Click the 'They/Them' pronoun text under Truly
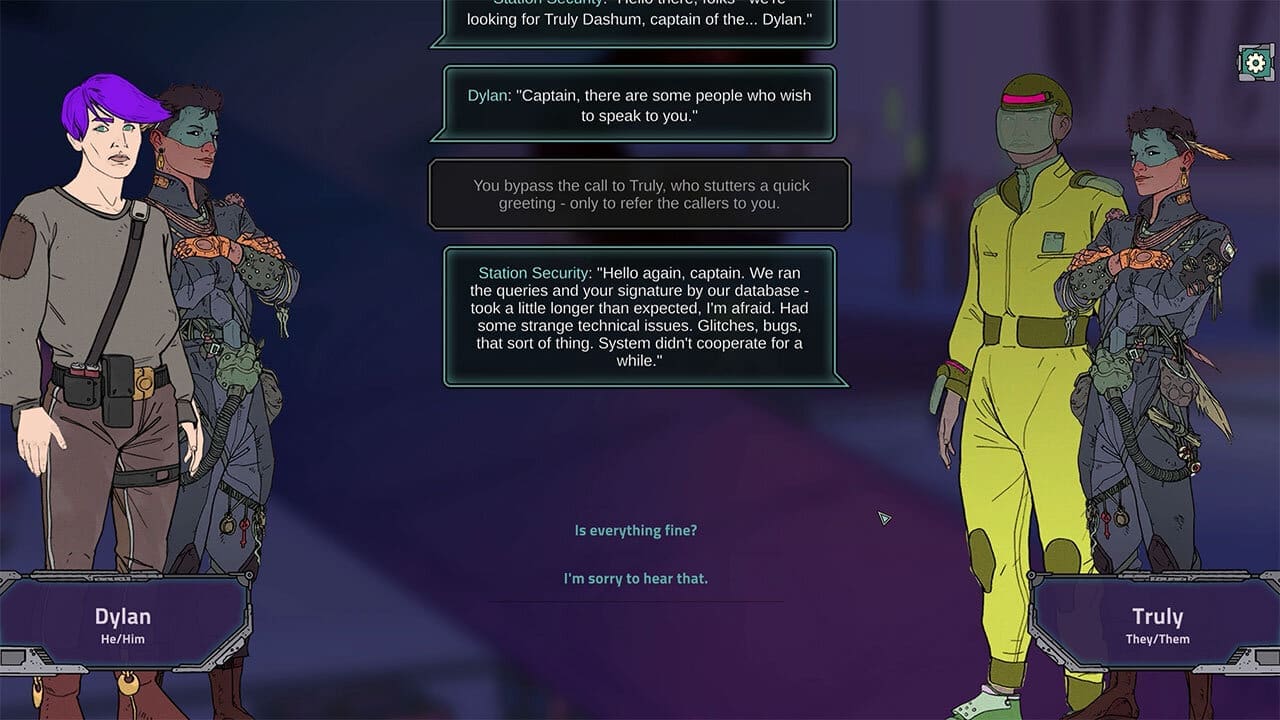The width and height of the screenshot is (1280, 720). click(x=1157, y=637)
